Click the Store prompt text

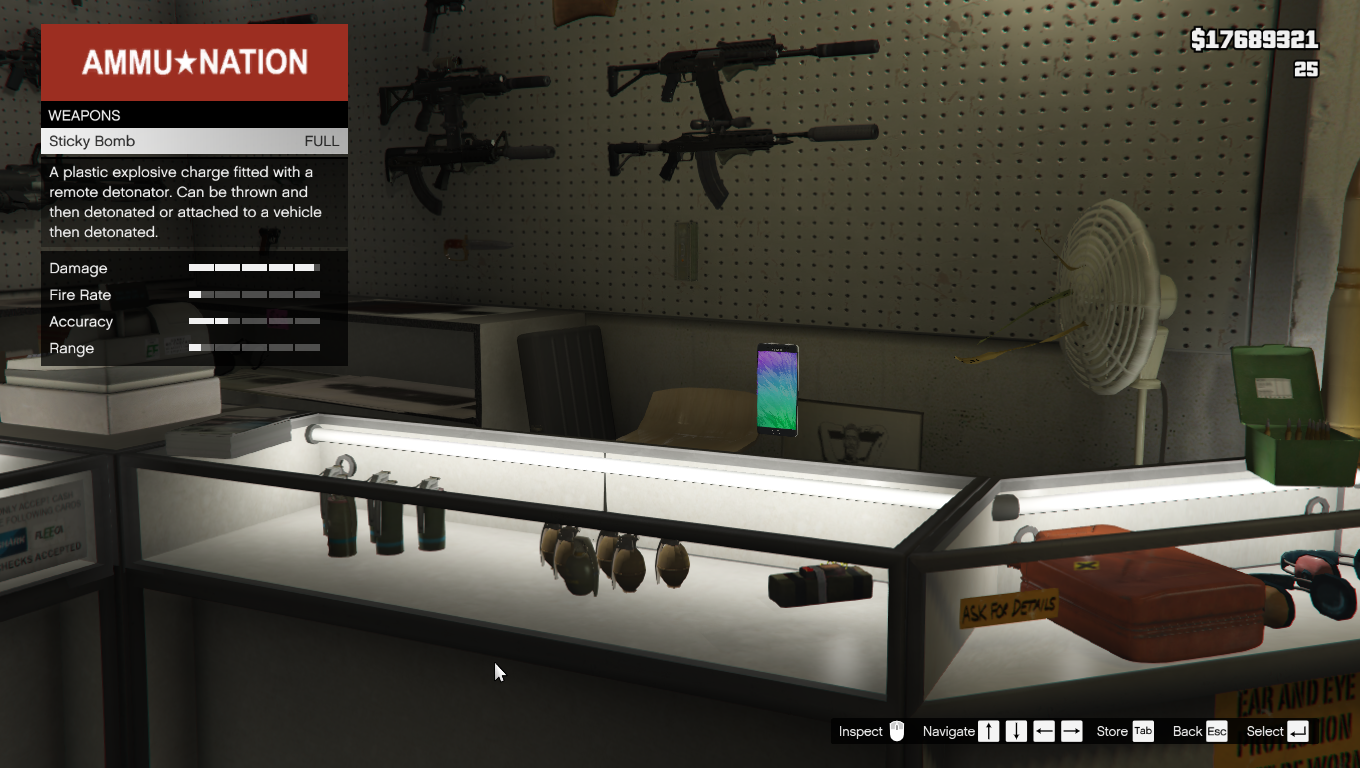1113,731
